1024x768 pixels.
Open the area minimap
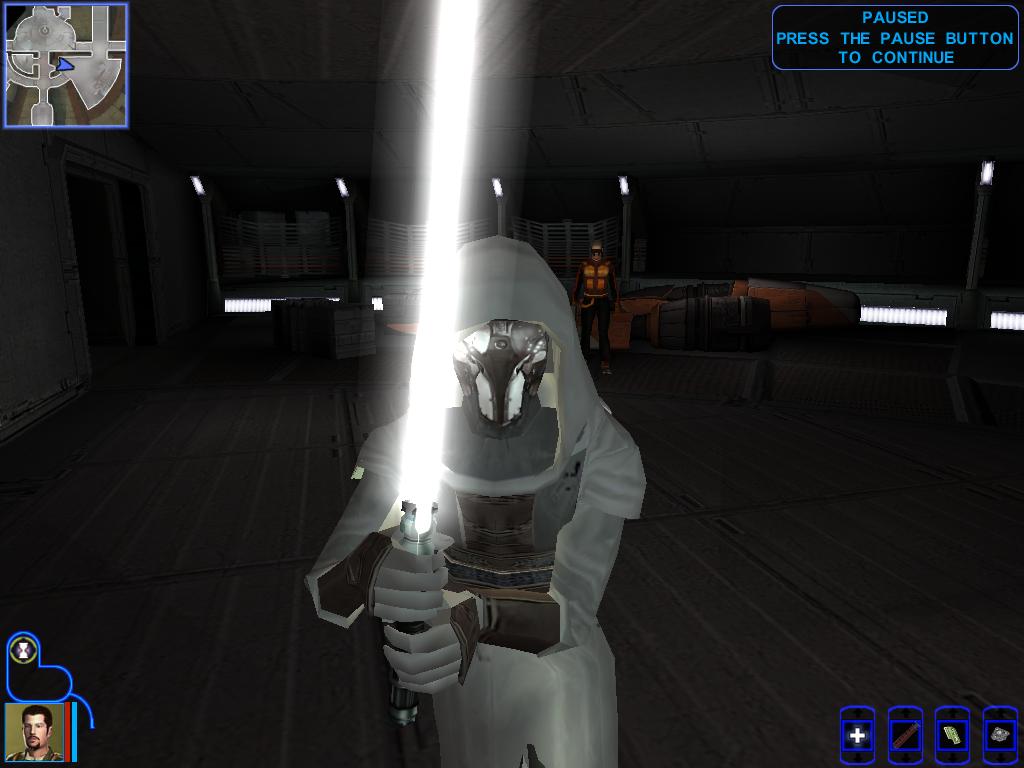66,65
